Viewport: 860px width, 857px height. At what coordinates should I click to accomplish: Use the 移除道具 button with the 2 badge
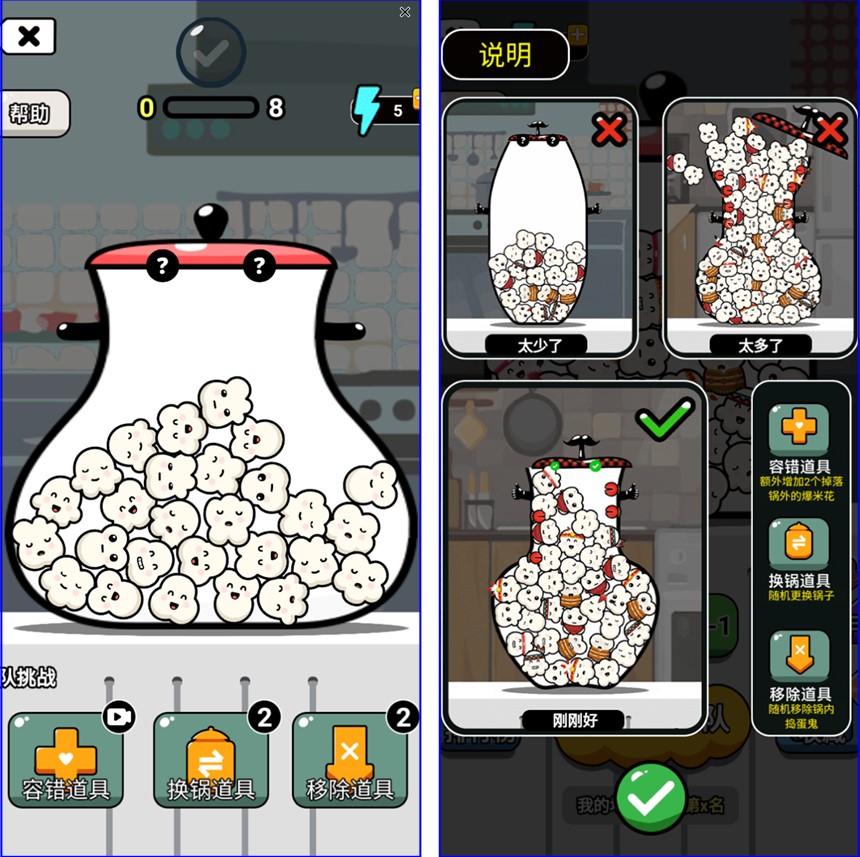click(349, 762)
